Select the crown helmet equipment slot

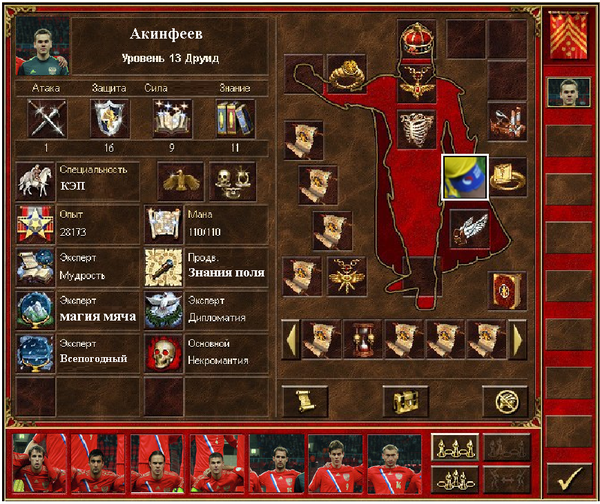click(x=416, y=40)
